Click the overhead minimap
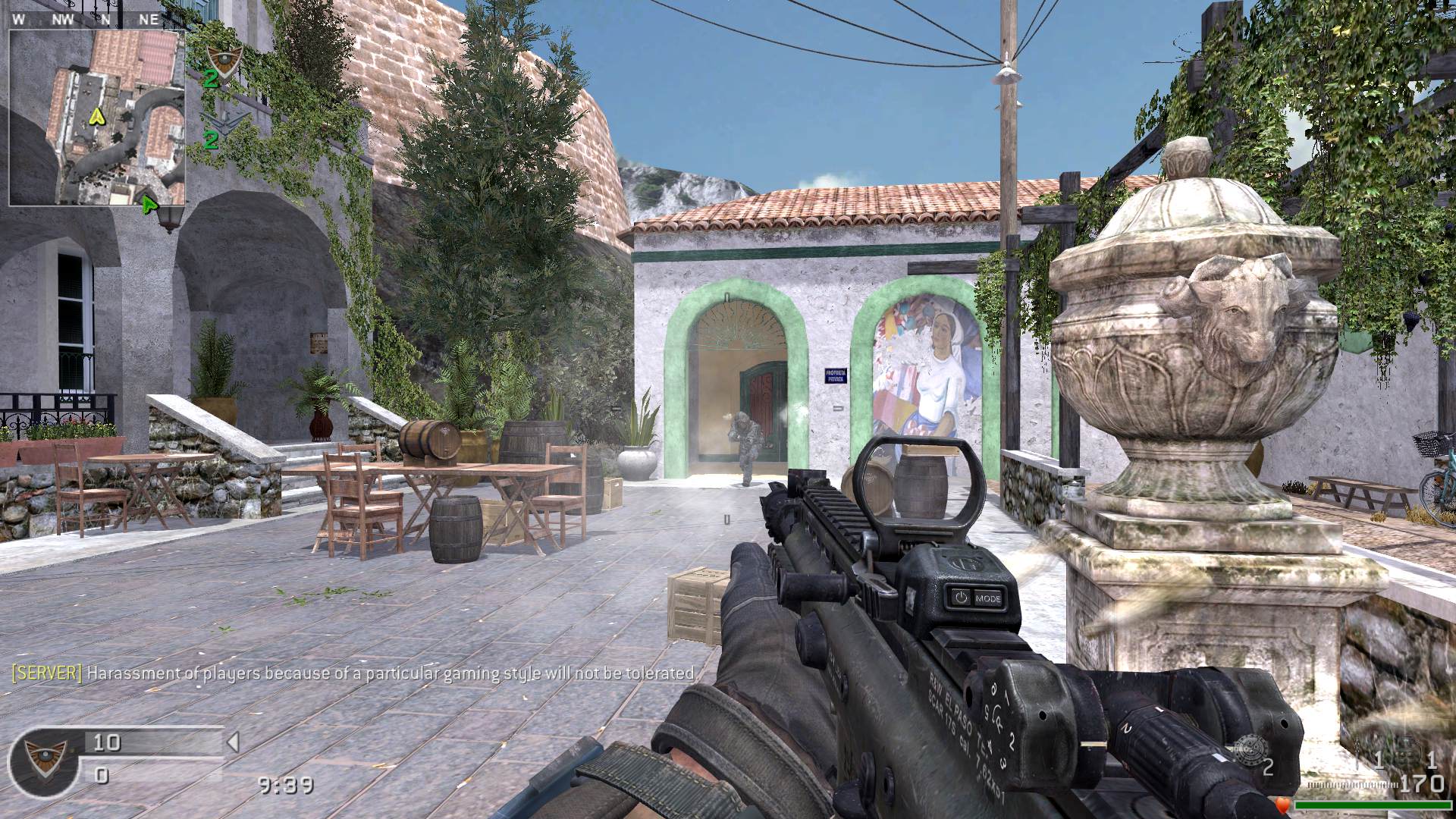Screen dimensions: 1456x819 click(x=97, y=118)
